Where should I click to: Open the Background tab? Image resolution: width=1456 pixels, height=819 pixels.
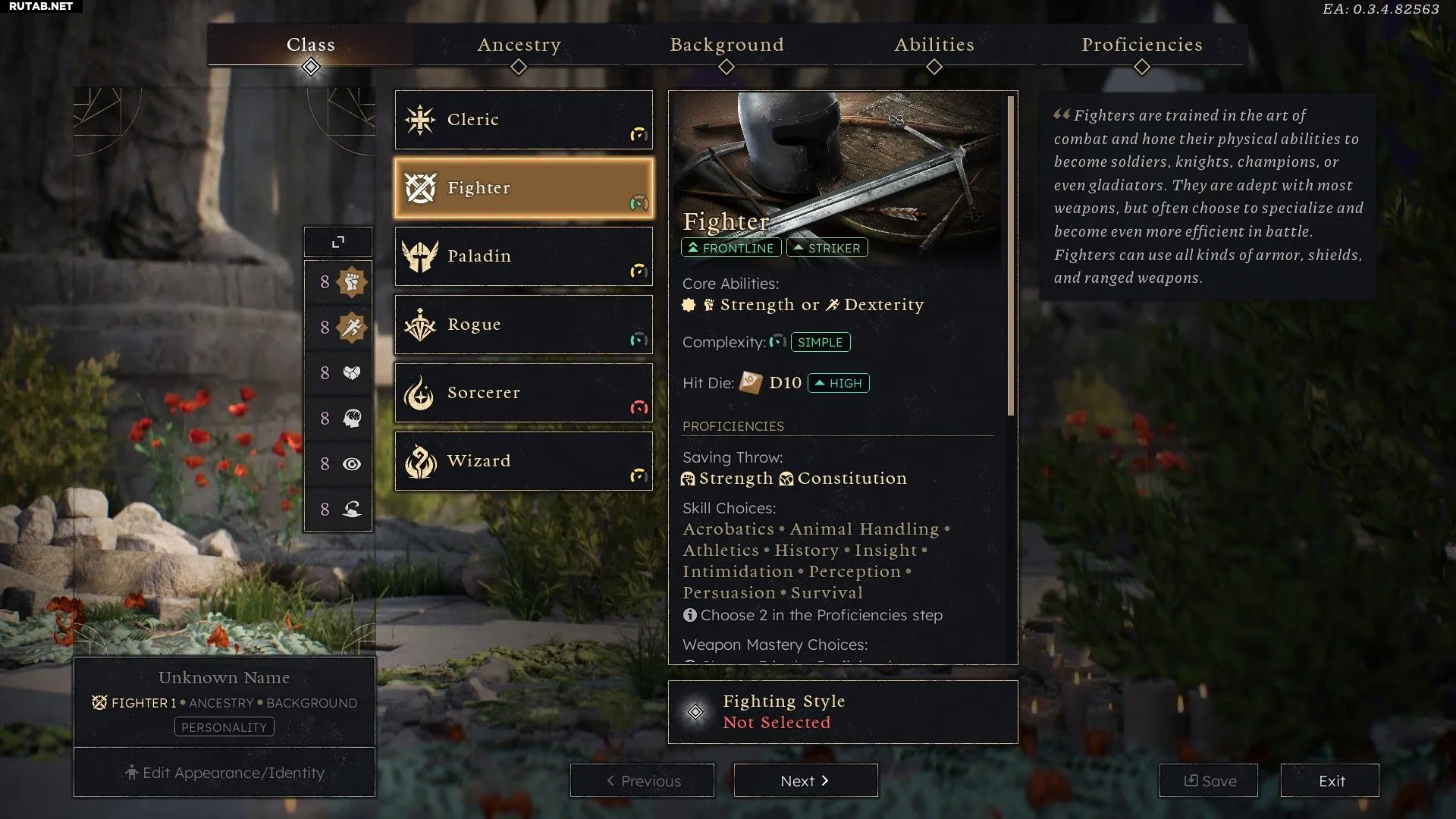pos(726,45)
